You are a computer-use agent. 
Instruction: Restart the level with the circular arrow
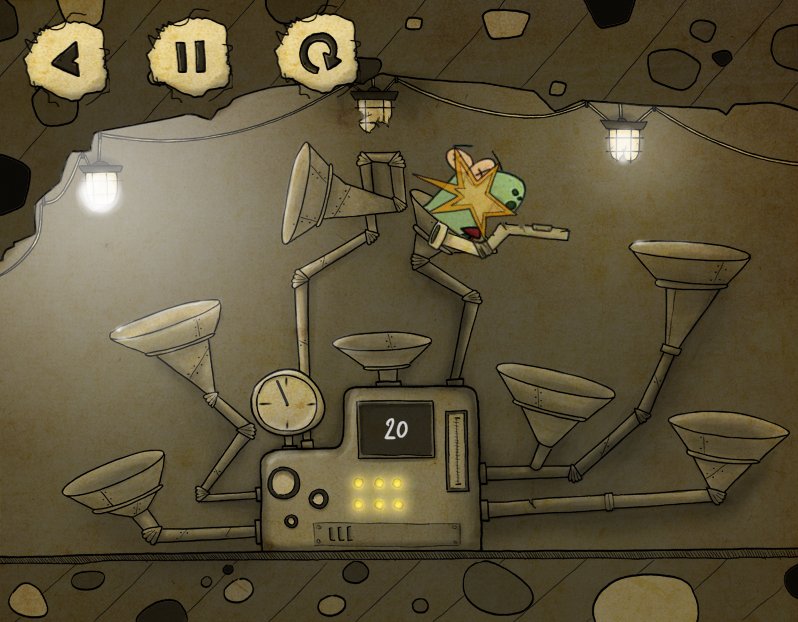[318, 57]
